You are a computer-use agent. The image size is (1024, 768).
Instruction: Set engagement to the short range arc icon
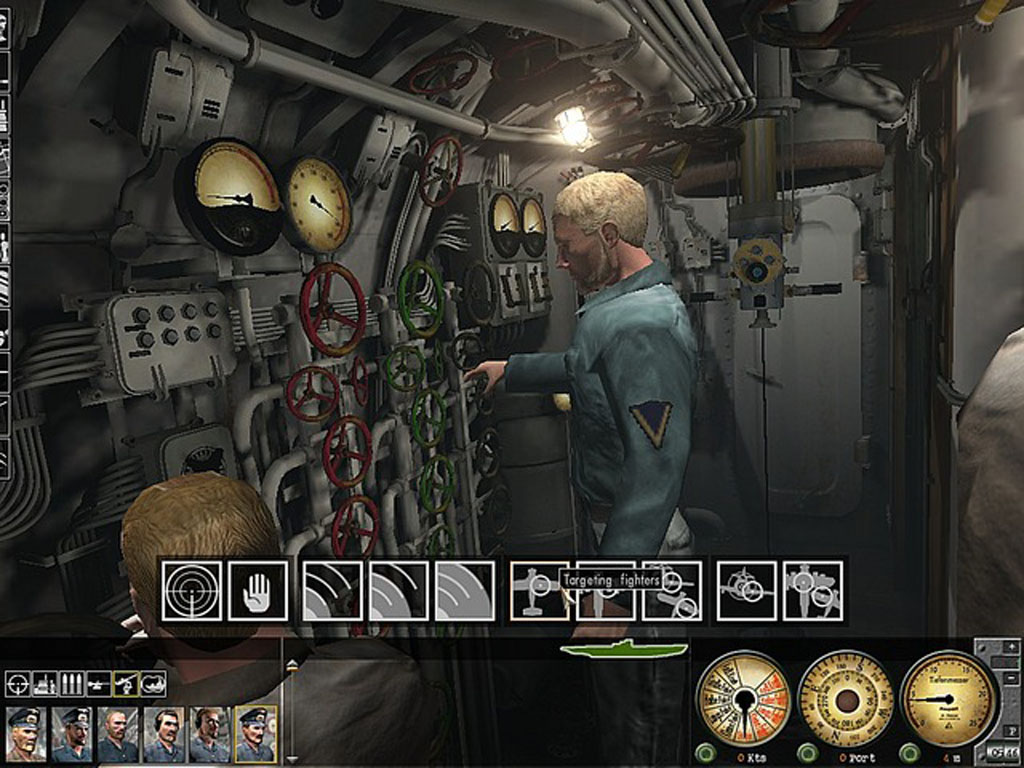pyautogui.click(x=332, y=590)
